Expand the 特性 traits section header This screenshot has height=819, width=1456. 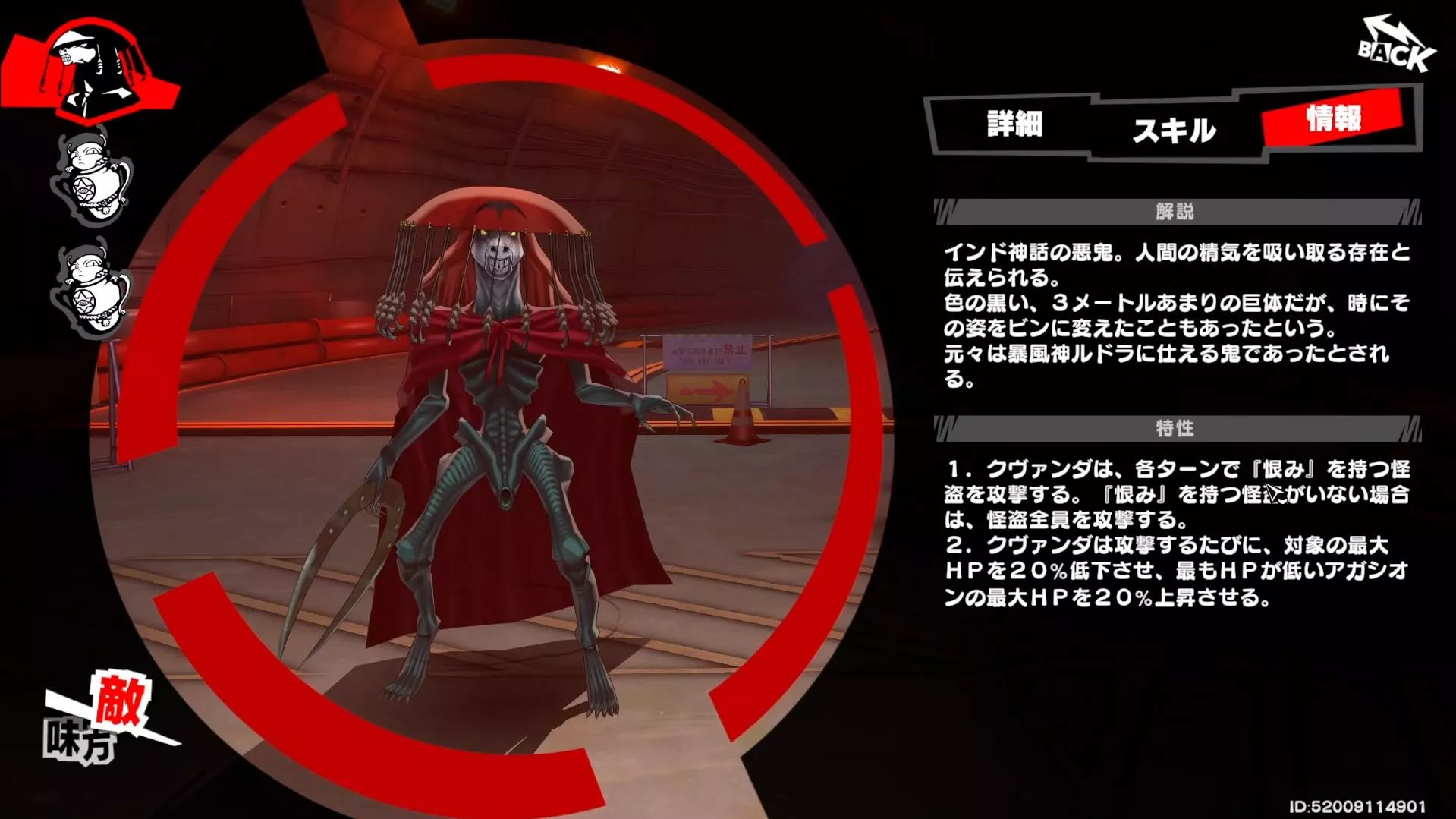1172,428
